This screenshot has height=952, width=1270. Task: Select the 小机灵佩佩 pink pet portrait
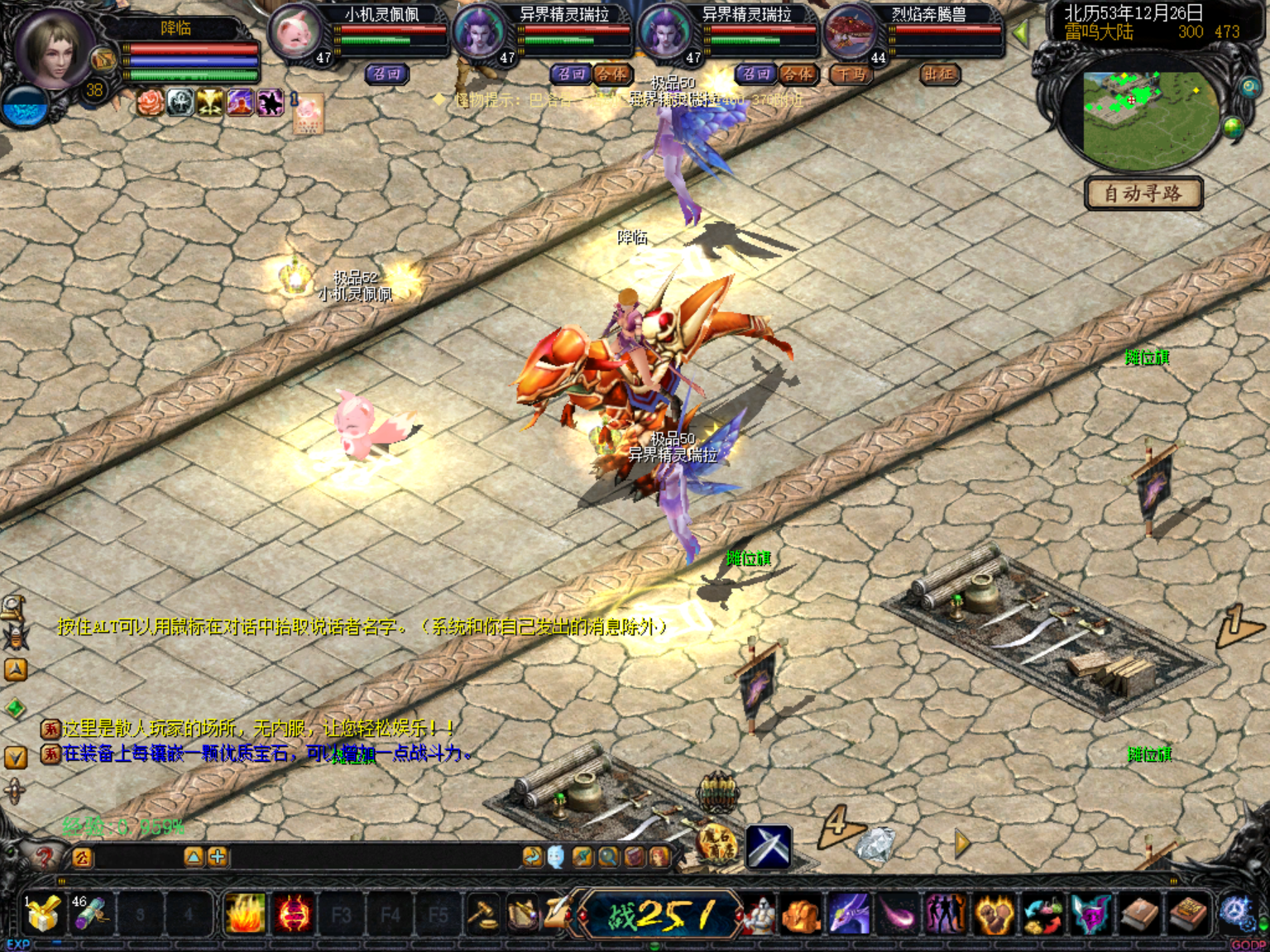click(295, 33)
